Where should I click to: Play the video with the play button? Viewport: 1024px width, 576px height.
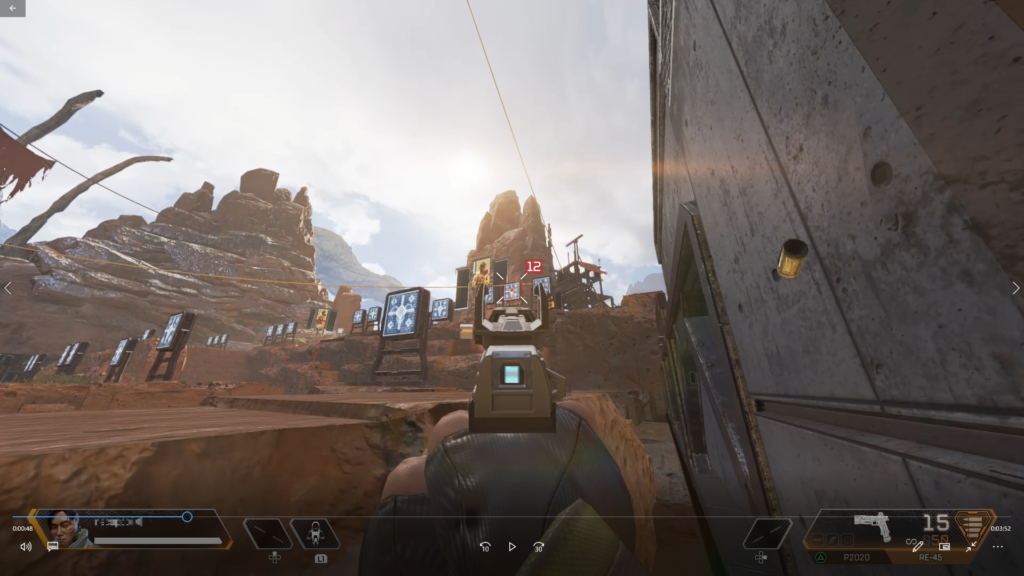(512, 547)
